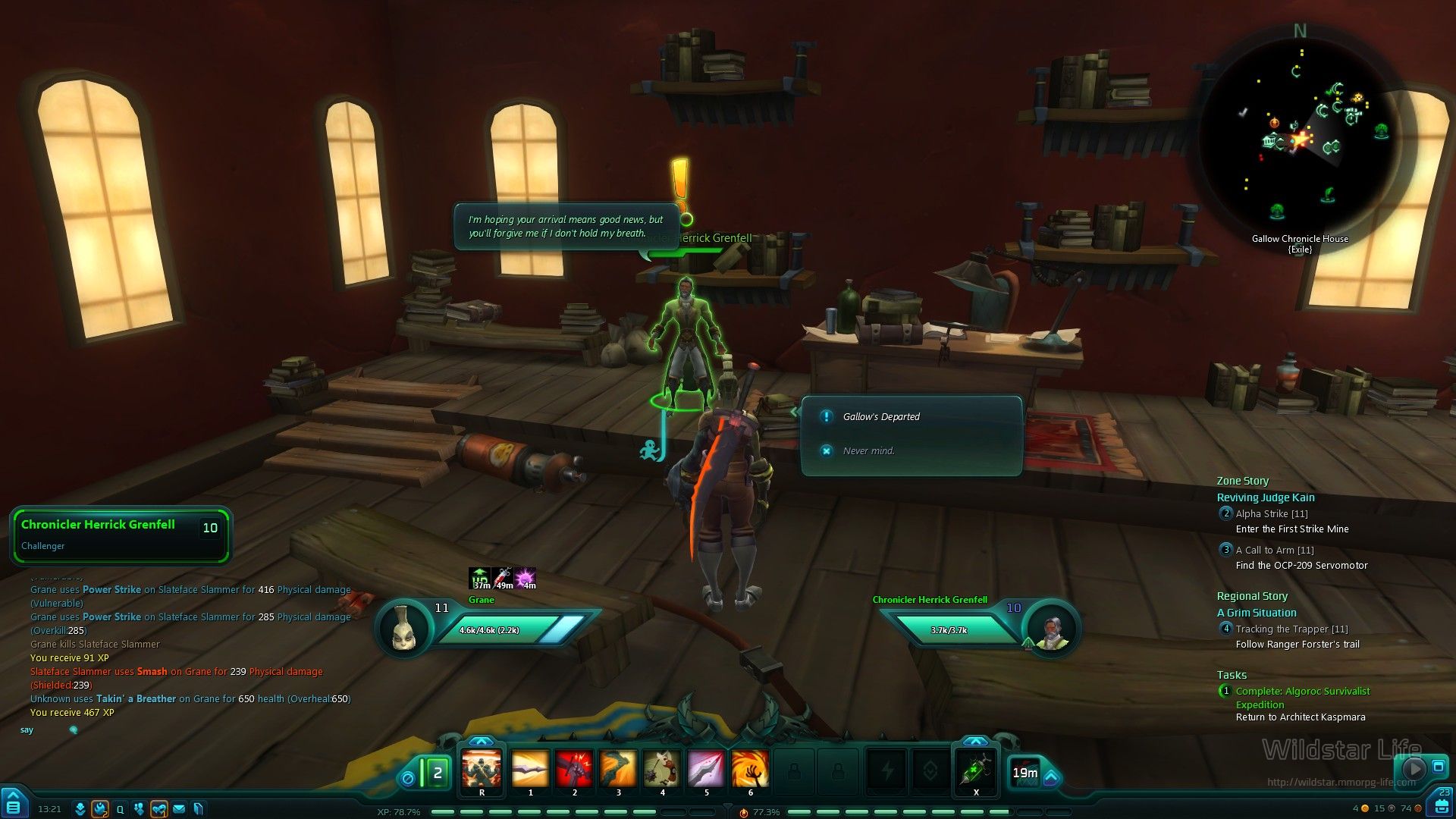This screenshot has height=819, width=1456.
Task: Choose the "Gallow's Departed" dialogue option
Action: [x=881, y=417]
